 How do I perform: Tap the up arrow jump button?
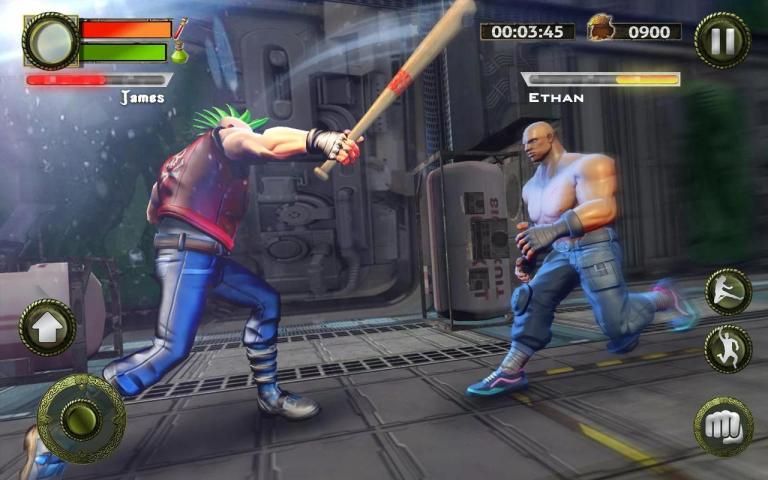[47, 326]
